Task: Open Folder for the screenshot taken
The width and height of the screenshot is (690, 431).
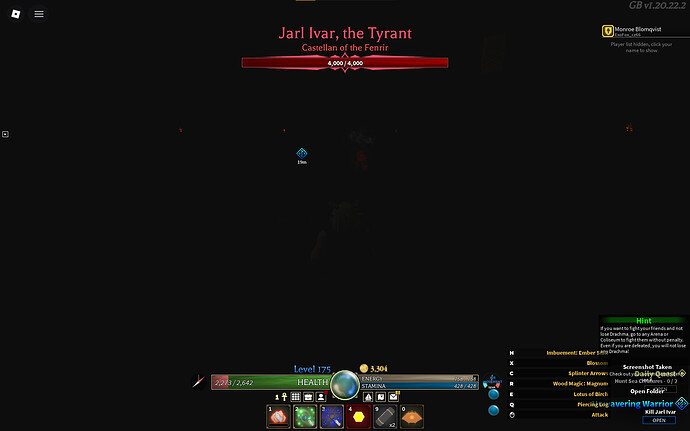Action: 644,391
